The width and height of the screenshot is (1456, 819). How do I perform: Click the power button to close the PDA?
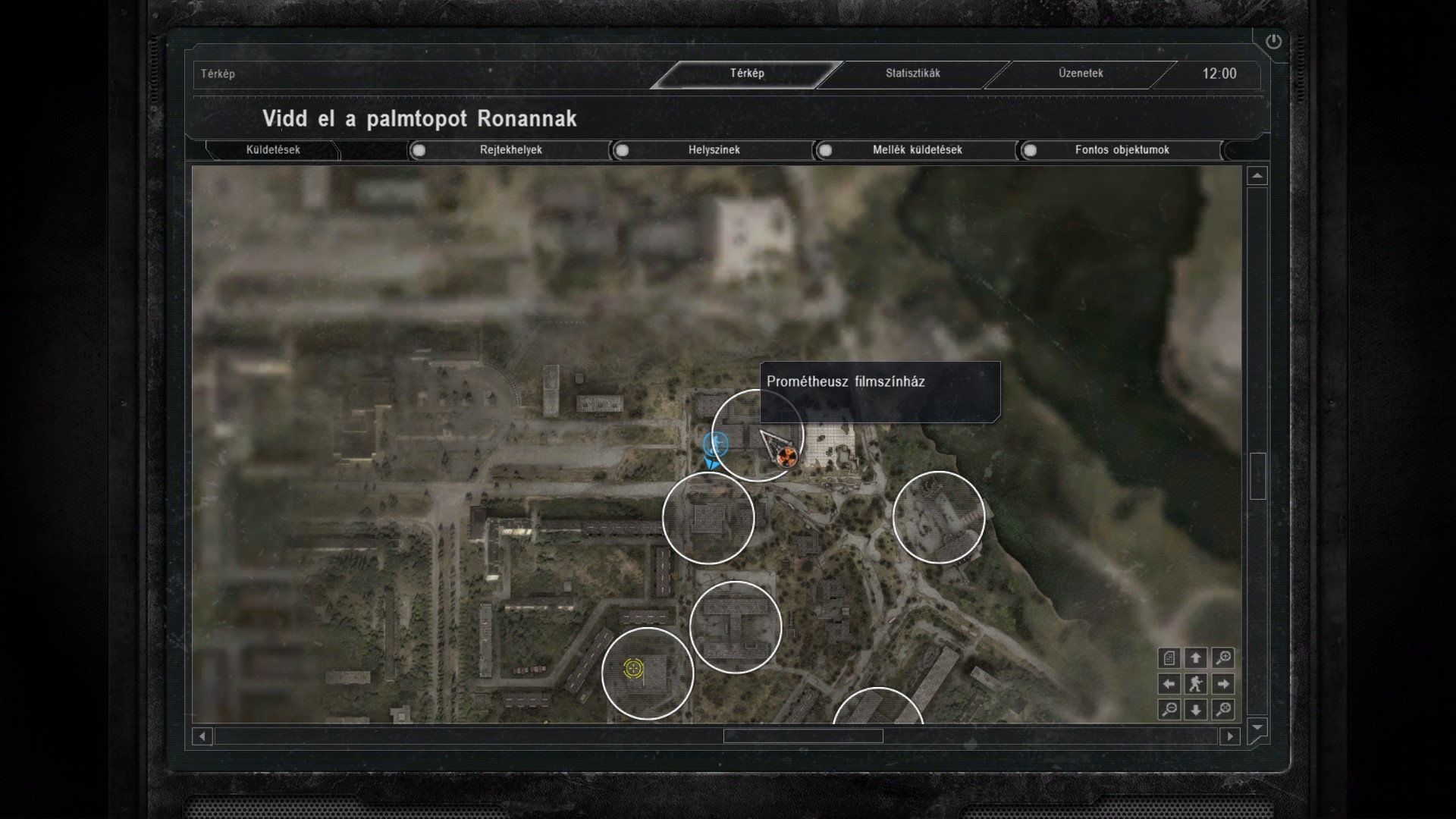(1273, 42)
